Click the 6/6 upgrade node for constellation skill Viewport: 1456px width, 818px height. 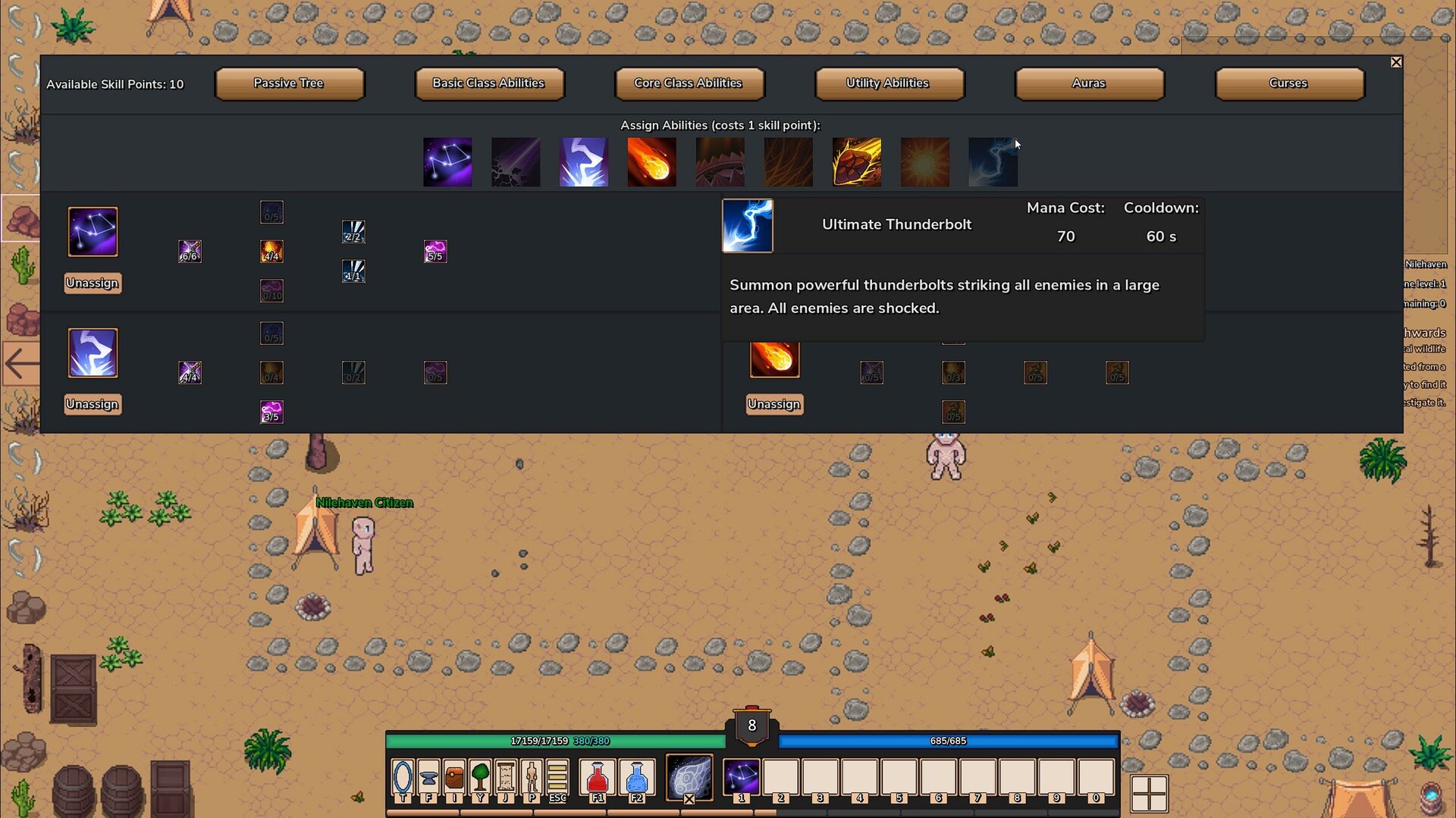190,251
